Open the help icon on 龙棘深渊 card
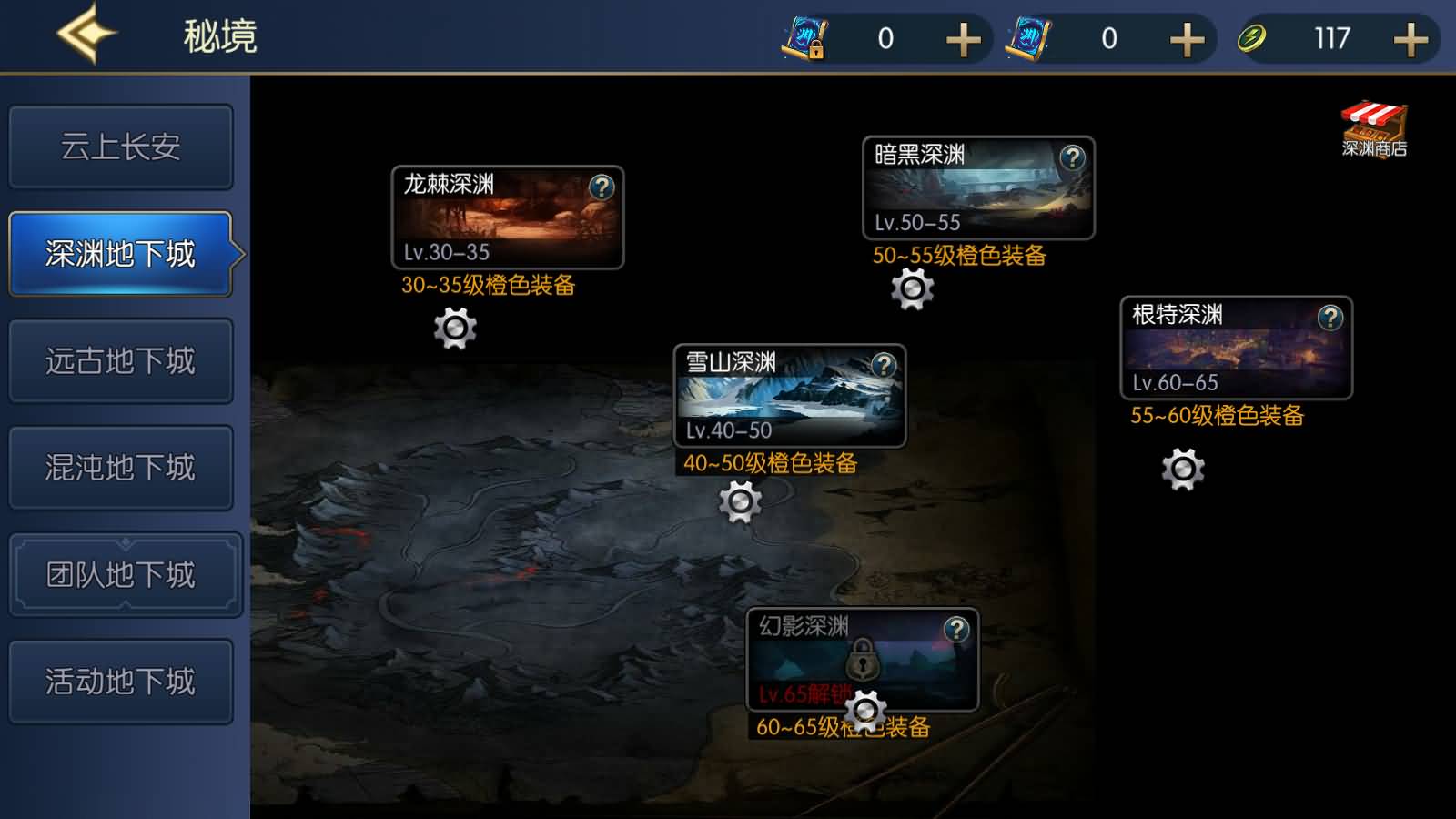 pyautogui.click(x=602, y=188)
